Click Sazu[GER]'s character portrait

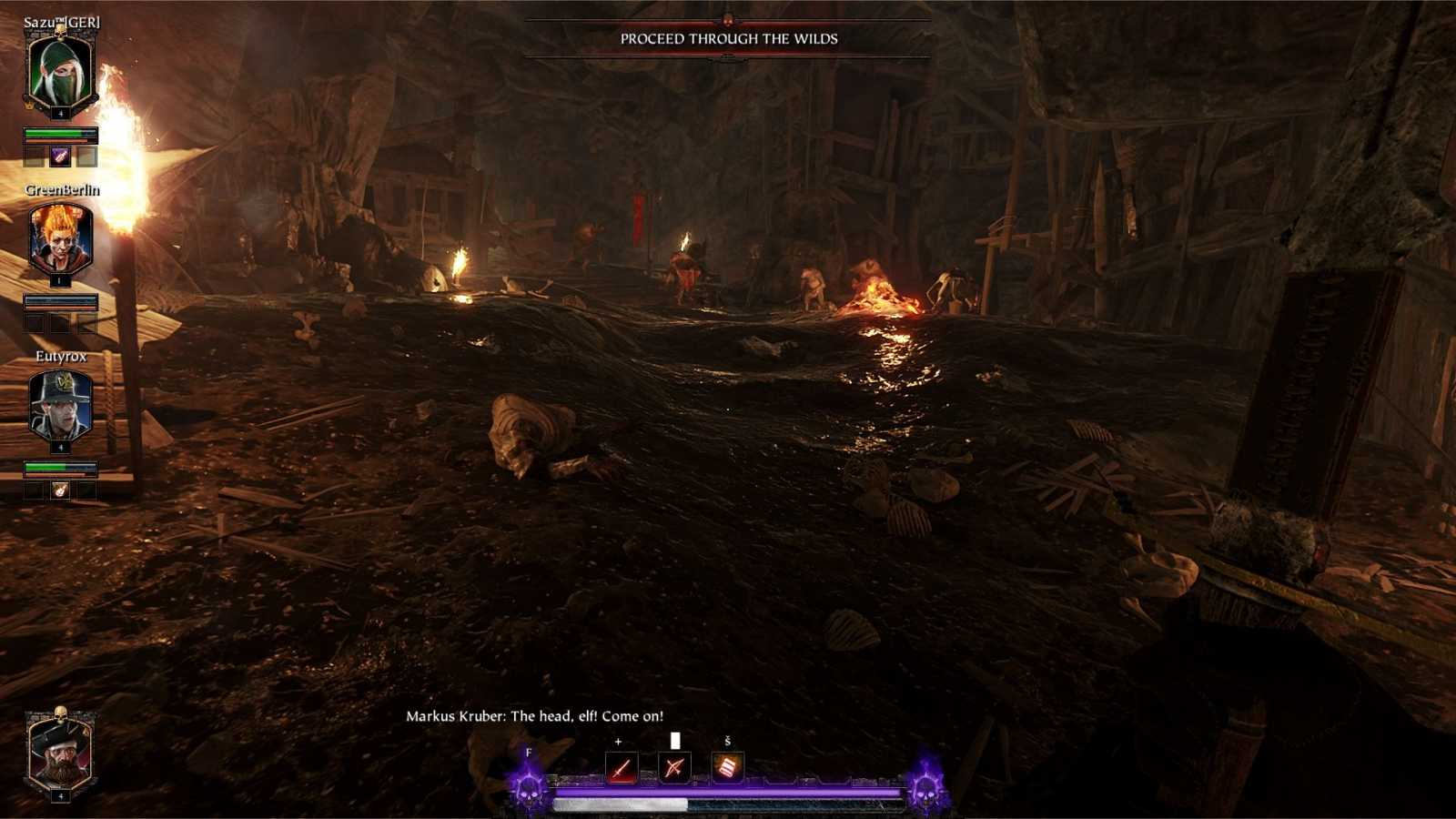(60, 70)
